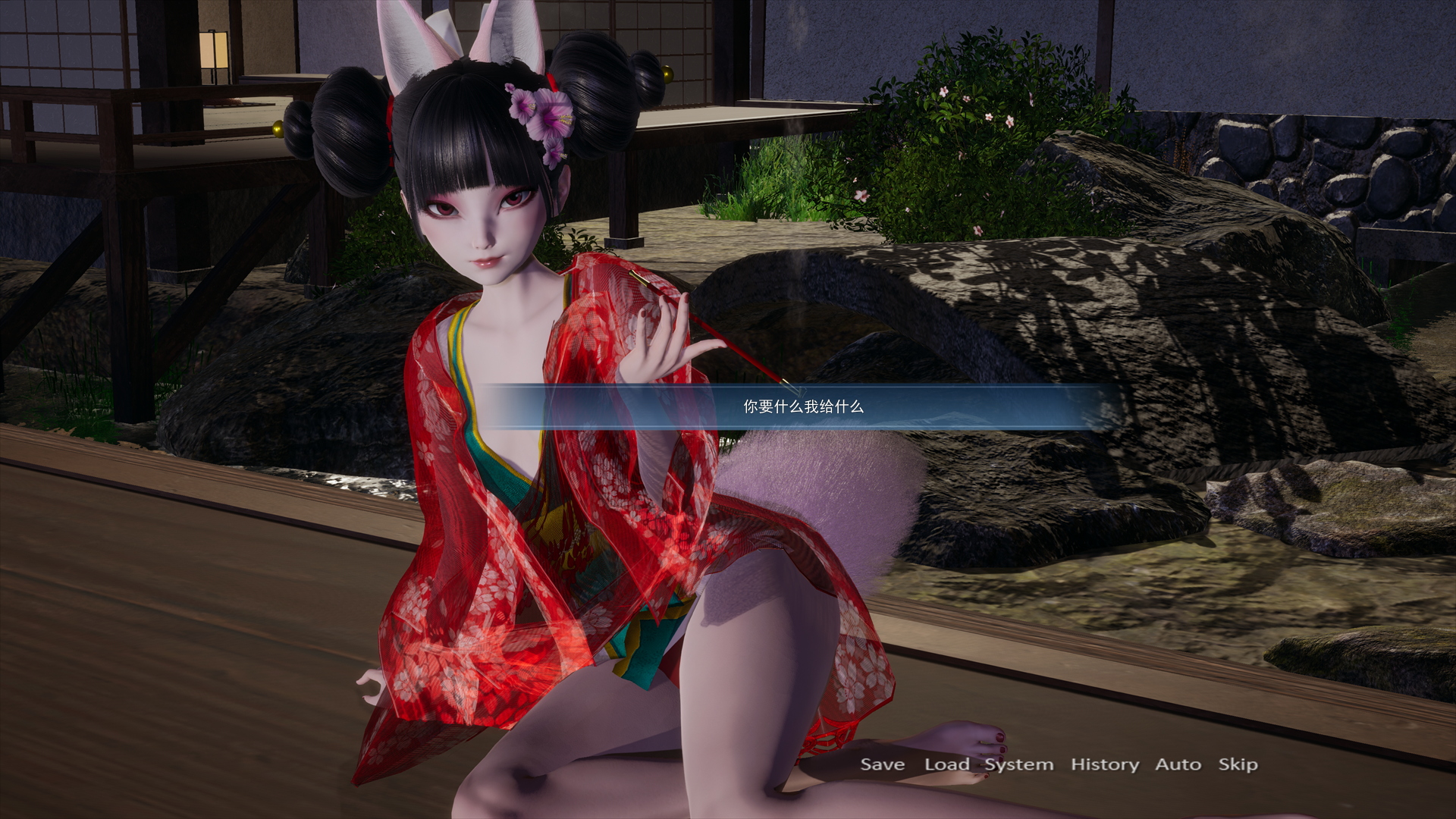Image resolution: width=1456 pixels, height=819 pixels.
Task: Activate Skip mode
Action: click(1238, 764)
